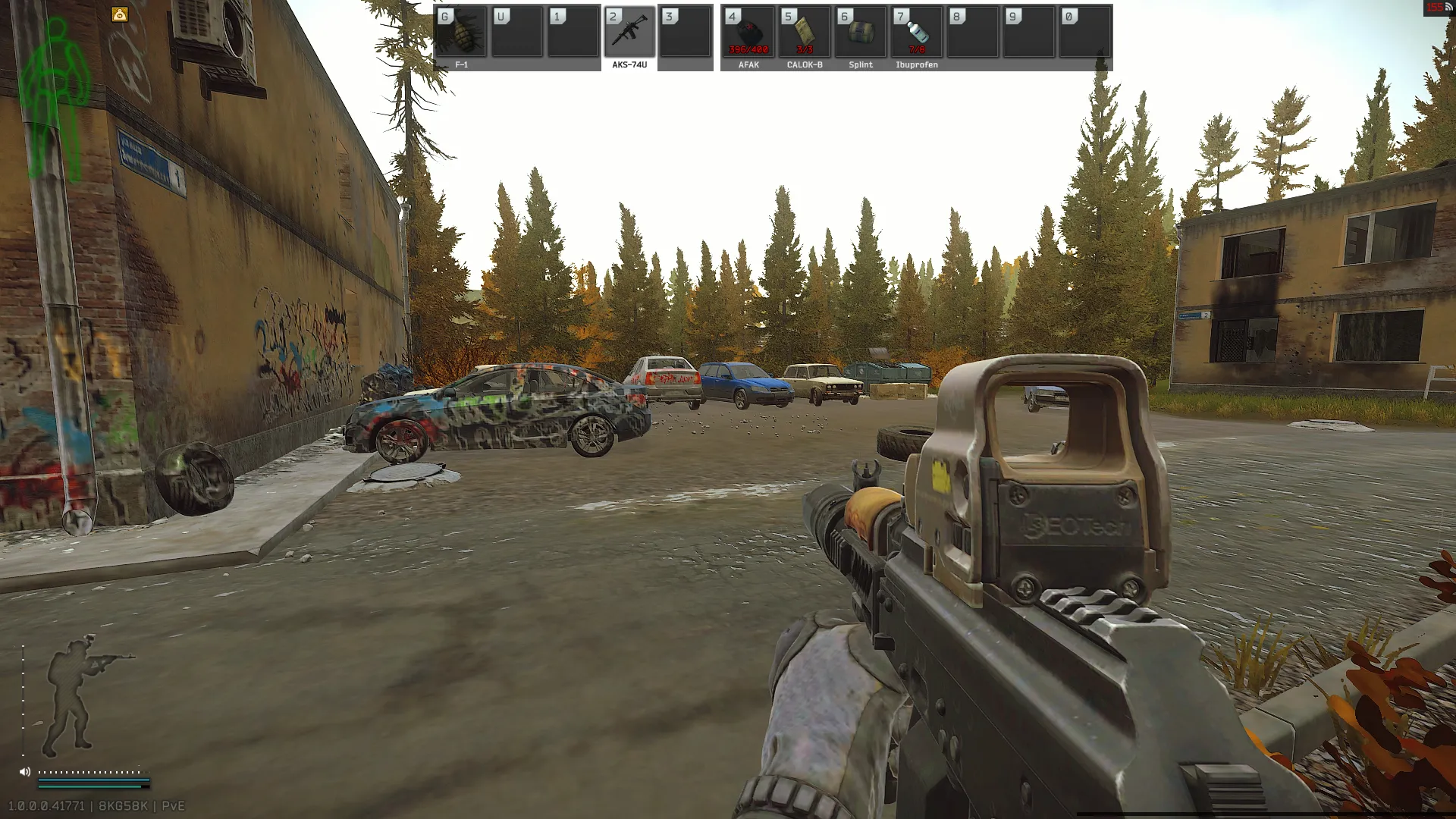Use the Ibuprofen painkillers slot
1456x819 pixels.
pos(917,33)
